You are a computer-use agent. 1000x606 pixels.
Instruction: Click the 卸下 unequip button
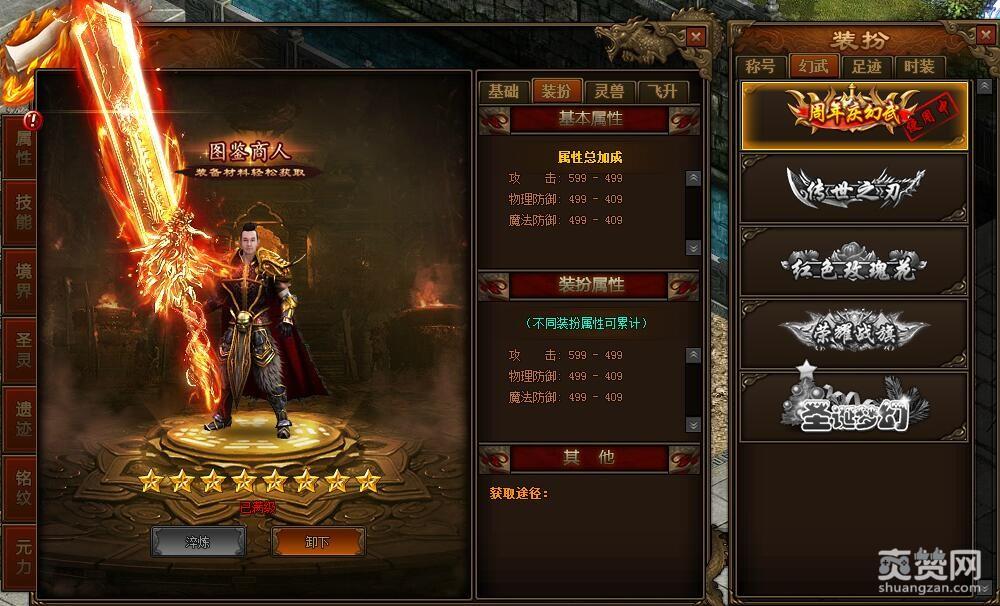(318, 541)
